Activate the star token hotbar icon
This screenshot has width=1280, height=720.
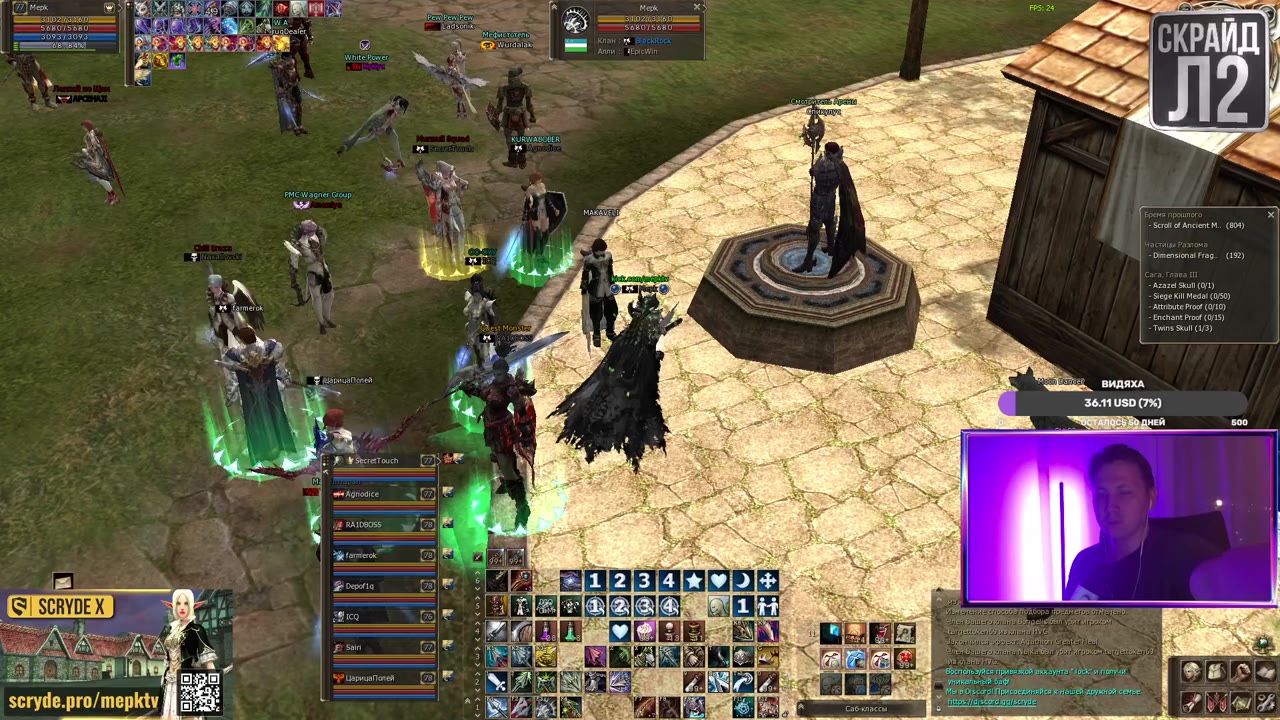pos(693,581)
